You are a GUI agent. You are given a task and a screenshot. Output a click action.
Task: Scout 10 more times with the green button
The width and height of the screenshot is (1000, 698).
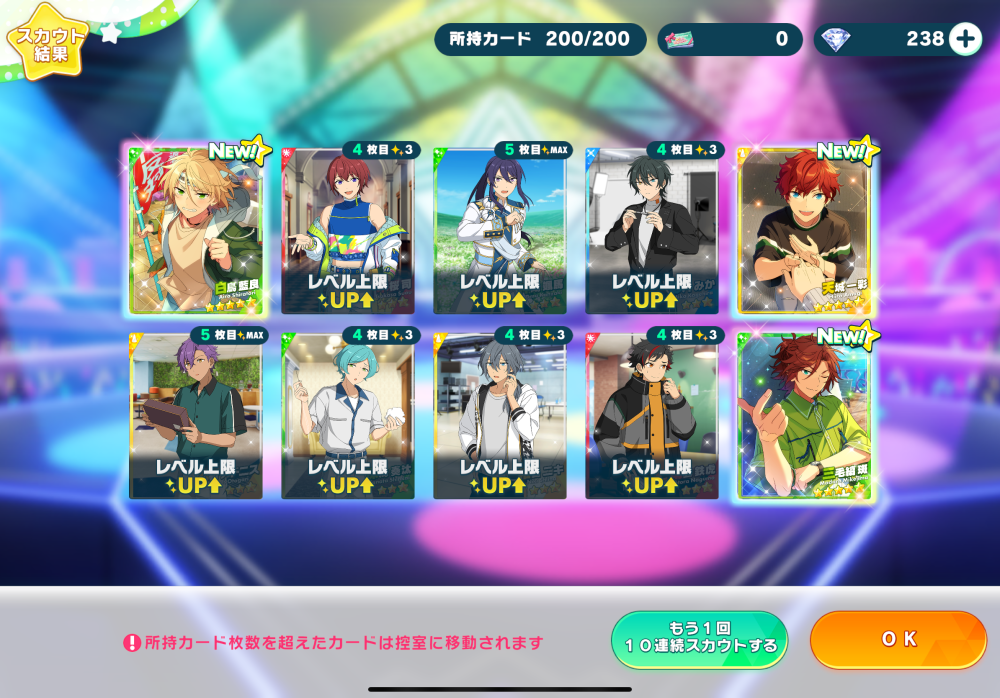[x=699, y=639]
